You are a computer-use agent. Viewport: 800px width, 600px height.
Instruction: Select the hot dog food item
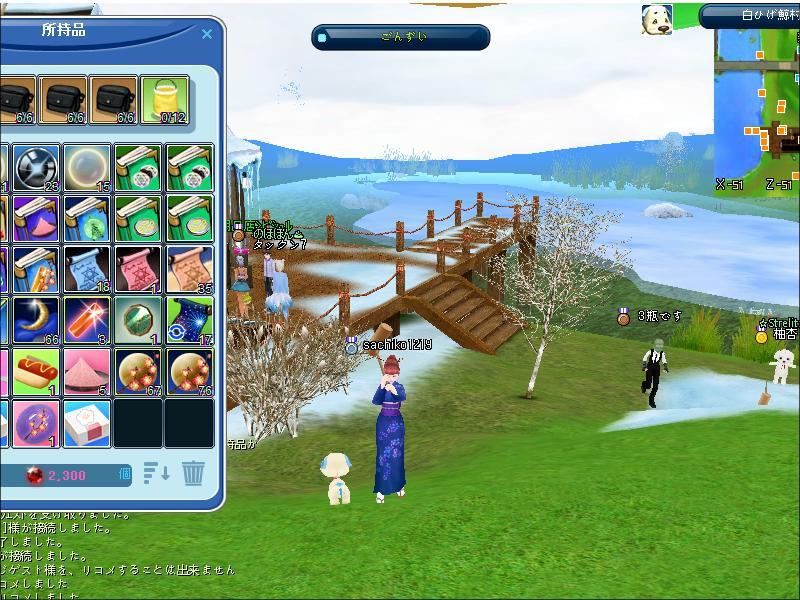coord(37,372)
